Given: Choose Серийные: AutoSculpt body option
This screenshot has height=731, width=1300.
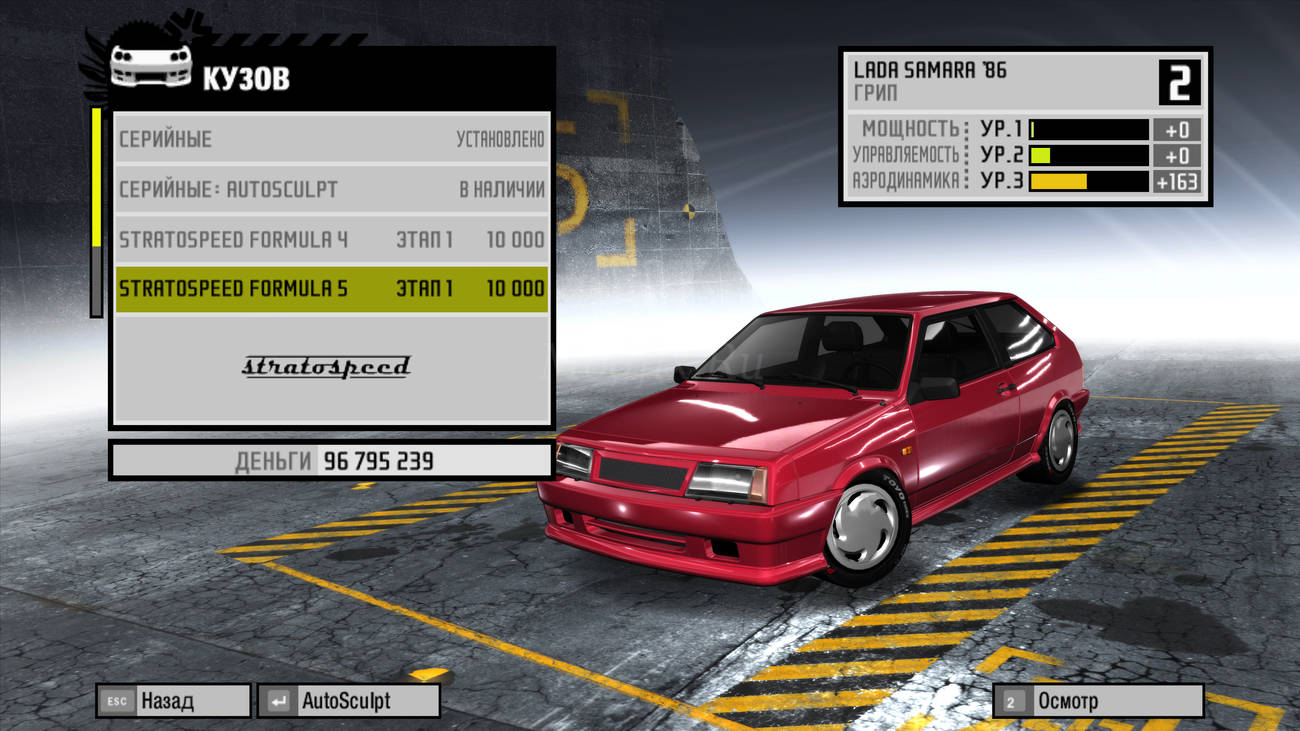Looking at the screenshot, I should coord(331,189).
